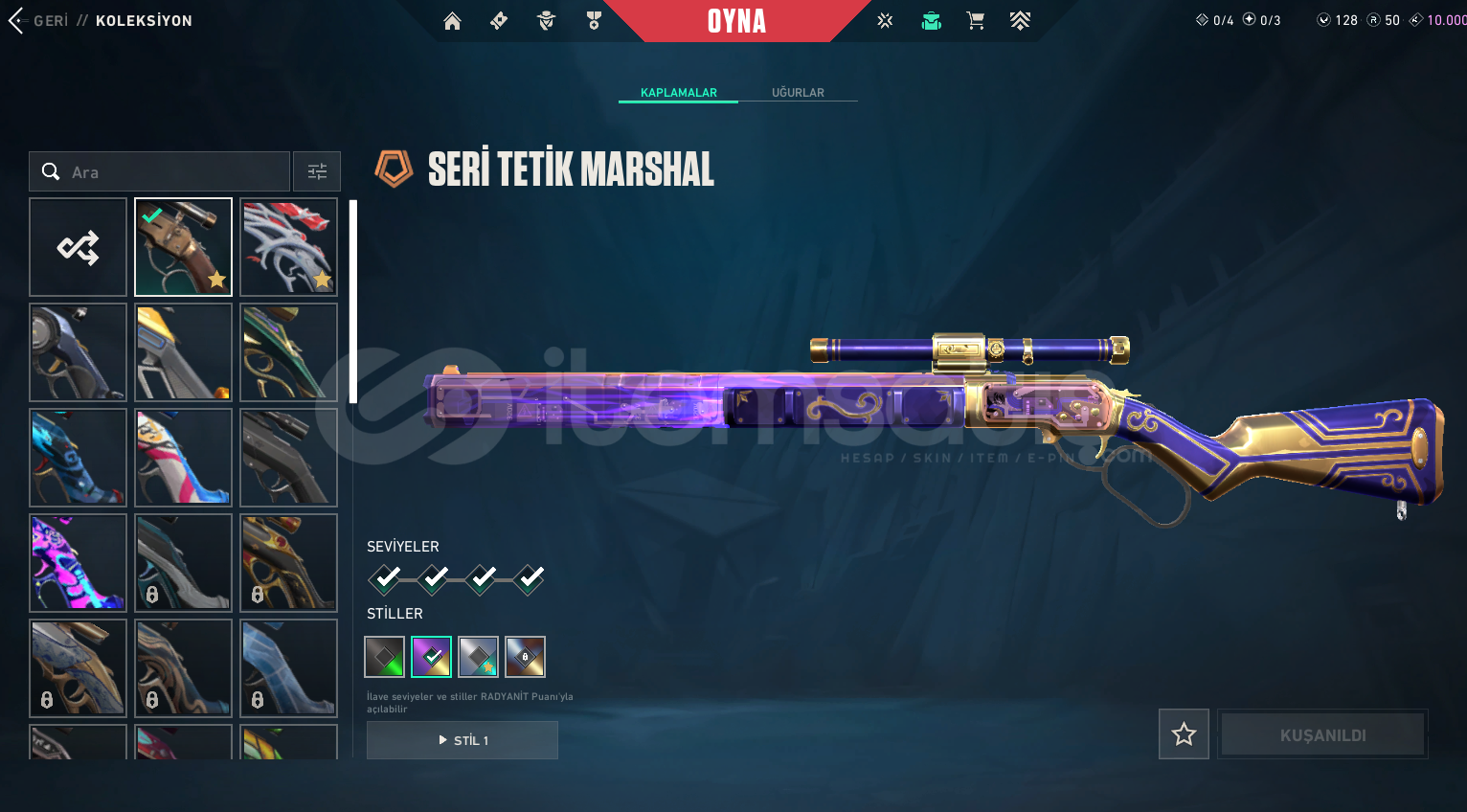Image resolution: width=1467 pixels, height=812 pixels.
Task: Select the equipped Marshal skin with checkmark
Action: coord(183,247)
